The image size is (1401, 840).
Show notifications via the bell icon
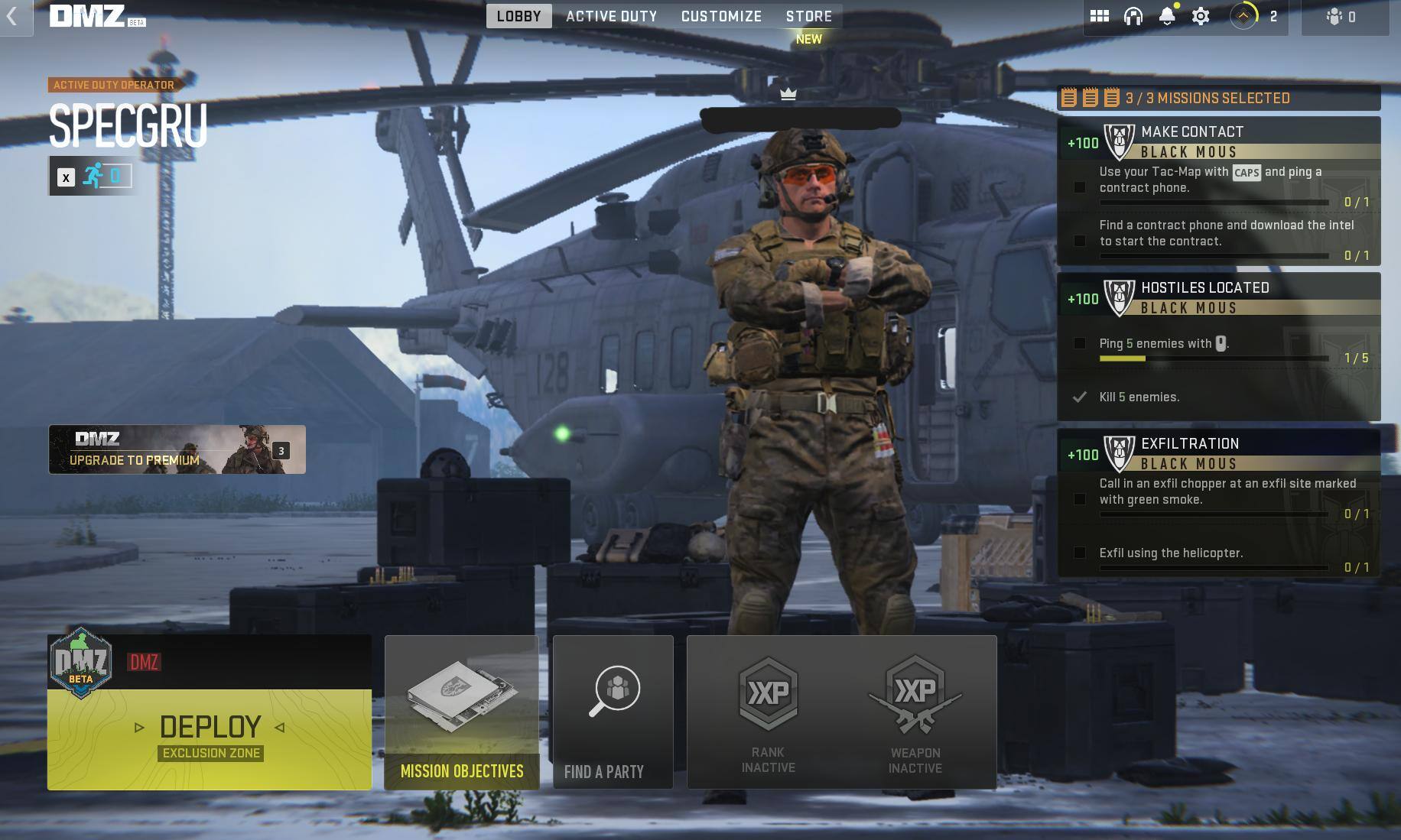[x=1167, y=16]
